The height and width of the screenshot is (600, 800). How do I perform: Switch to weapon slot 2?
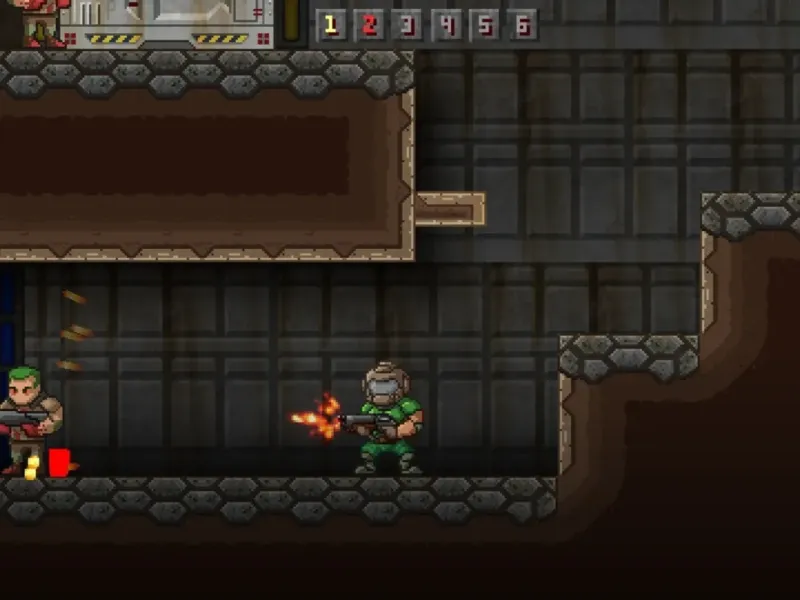(x=369, y=25)
